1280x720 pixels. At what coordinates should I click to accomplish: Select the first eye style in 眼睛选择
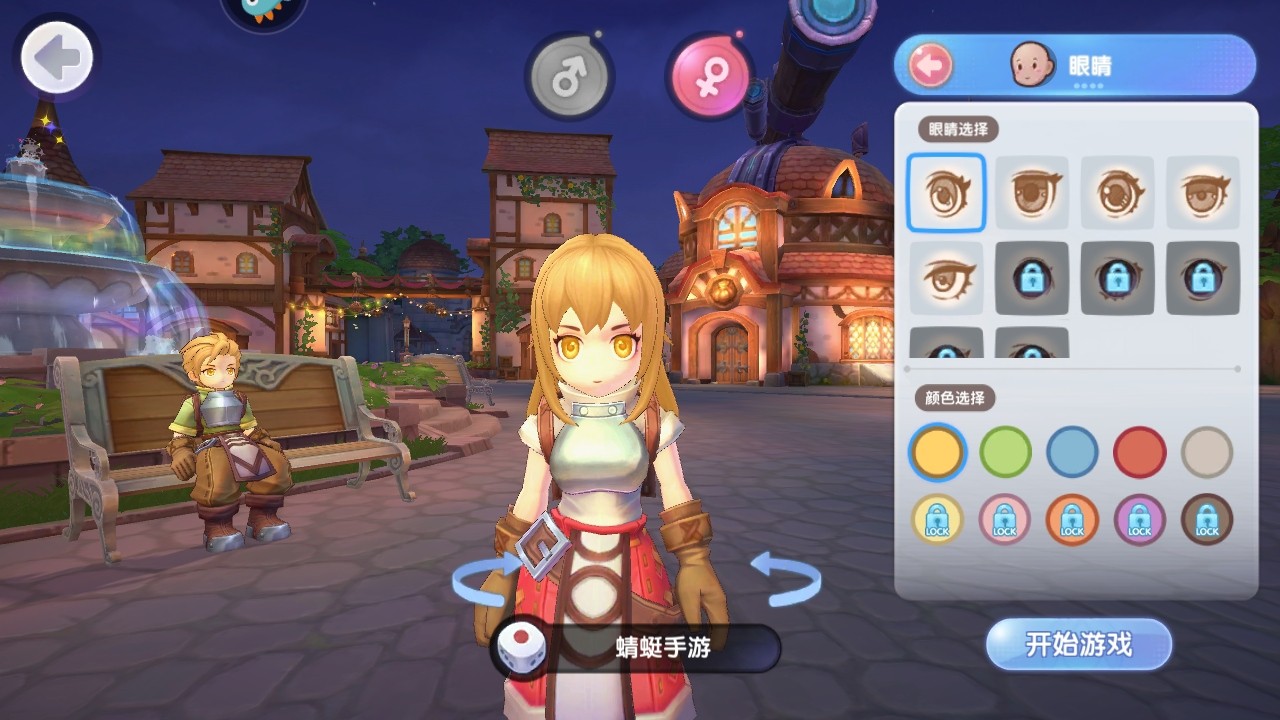945,193
